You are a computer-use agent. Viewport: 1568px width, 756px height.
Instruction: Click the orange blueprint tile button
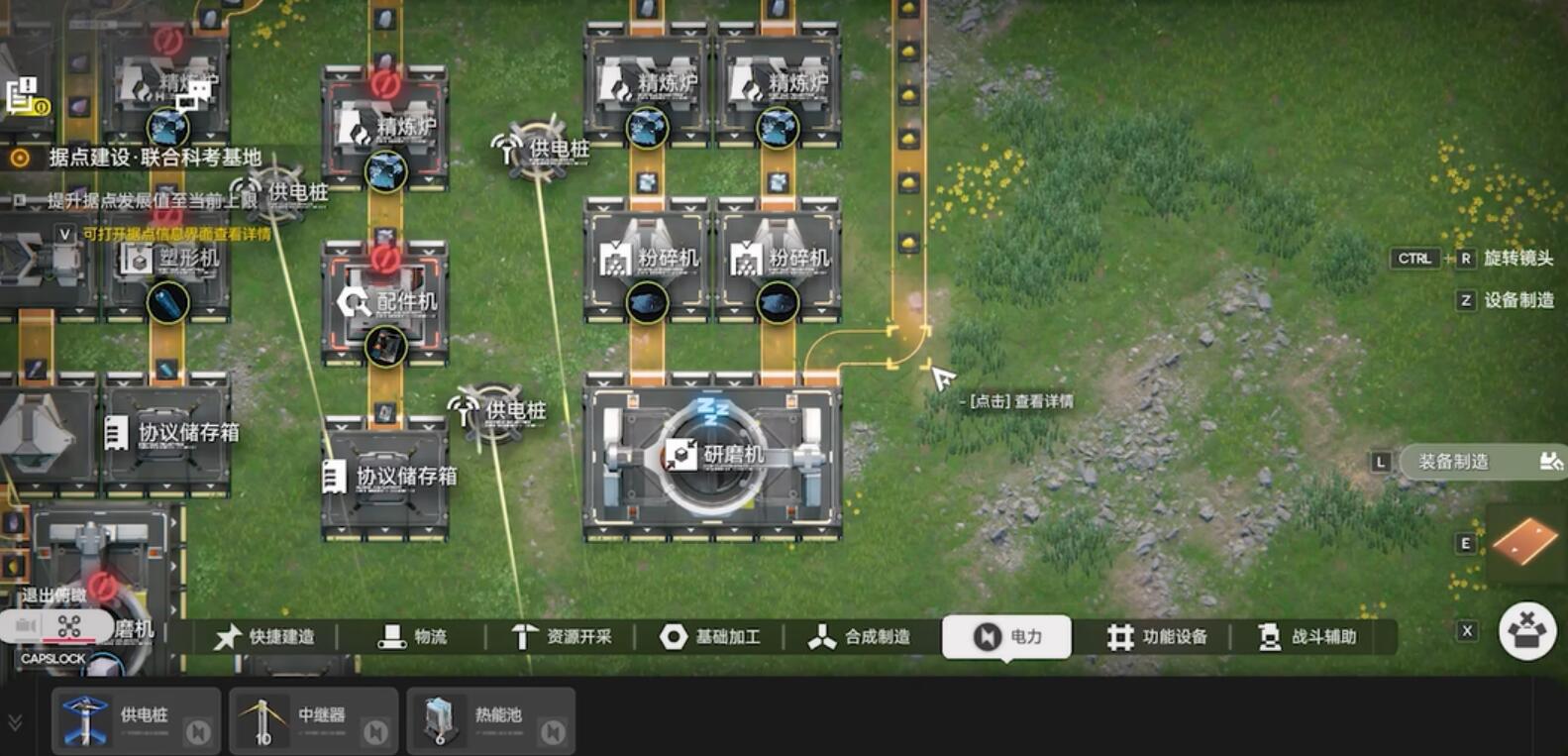(1525, 542)
